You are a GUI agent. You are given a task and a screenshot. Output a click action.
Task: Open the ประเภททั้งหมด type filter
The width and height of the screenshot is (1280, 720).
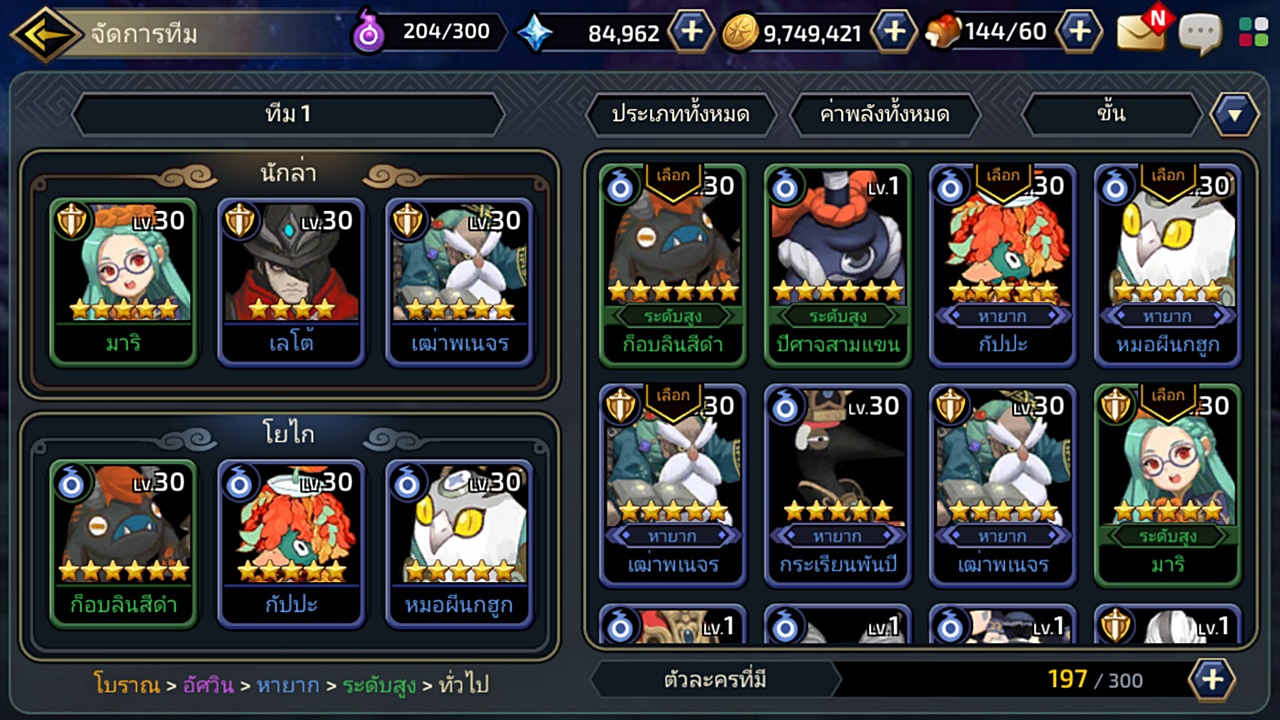point(680,114)
